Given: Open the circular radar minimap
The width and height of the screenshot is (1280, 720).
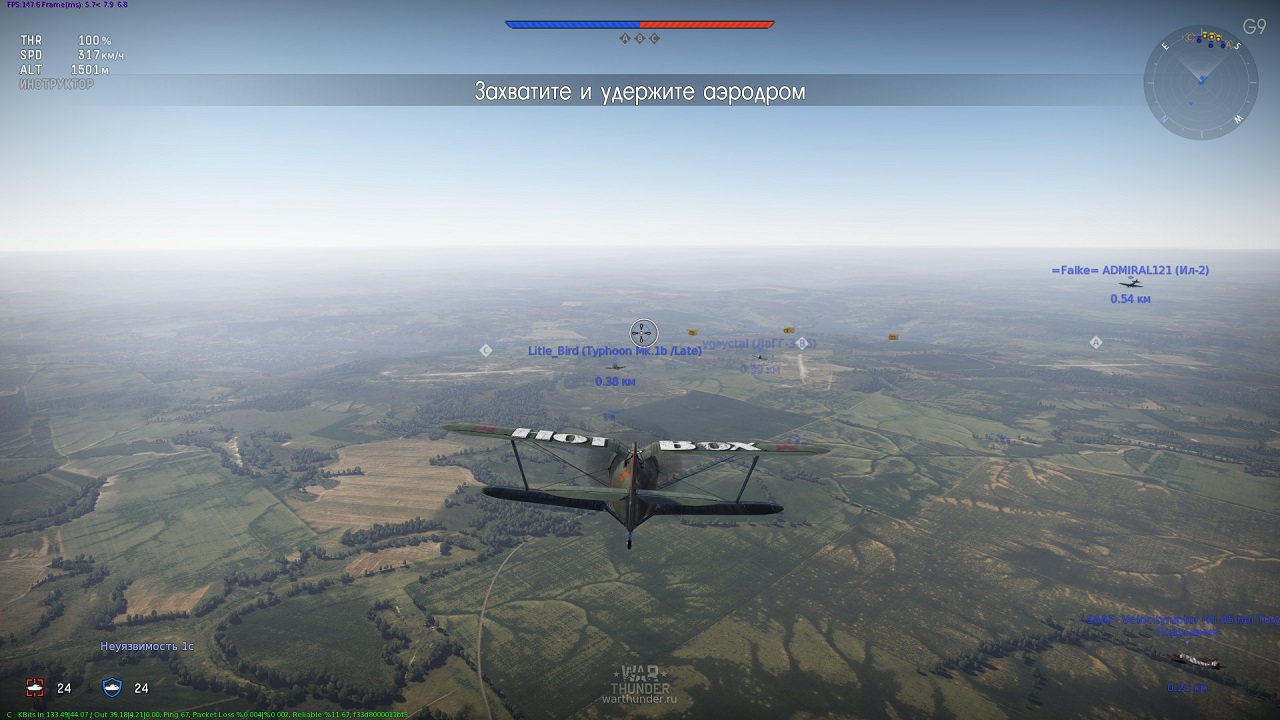Looking at the screenshot, I should [1201, 81].
